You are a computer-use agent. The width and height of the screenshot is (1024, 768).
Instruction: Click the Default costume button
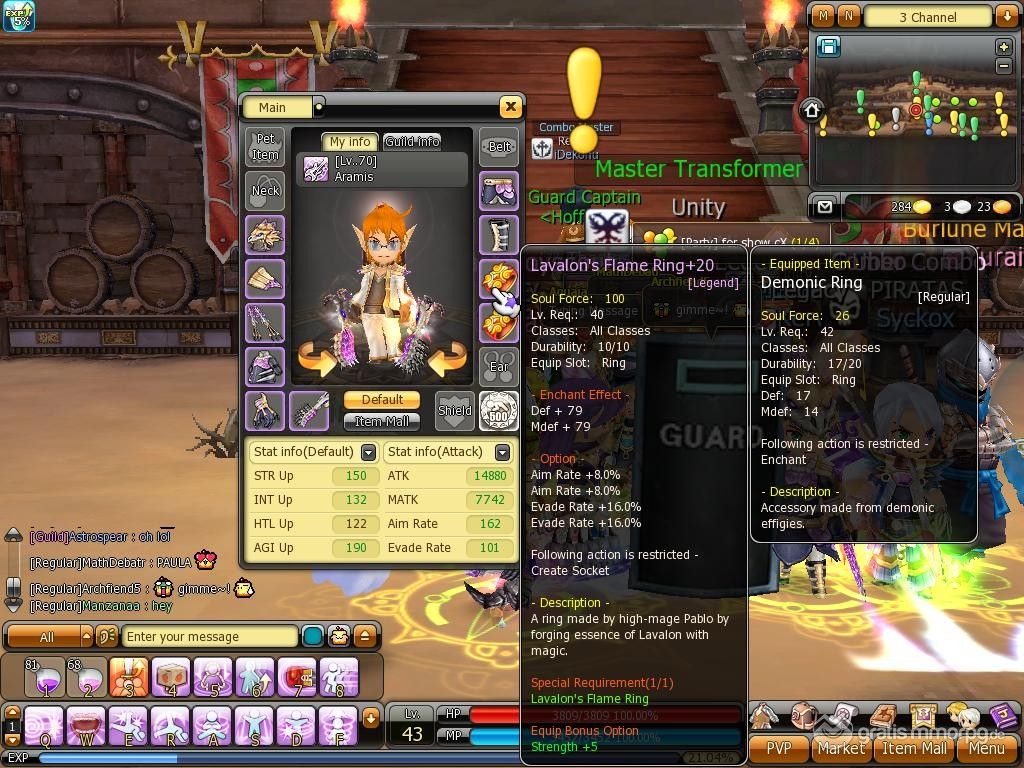coord(382,399)
